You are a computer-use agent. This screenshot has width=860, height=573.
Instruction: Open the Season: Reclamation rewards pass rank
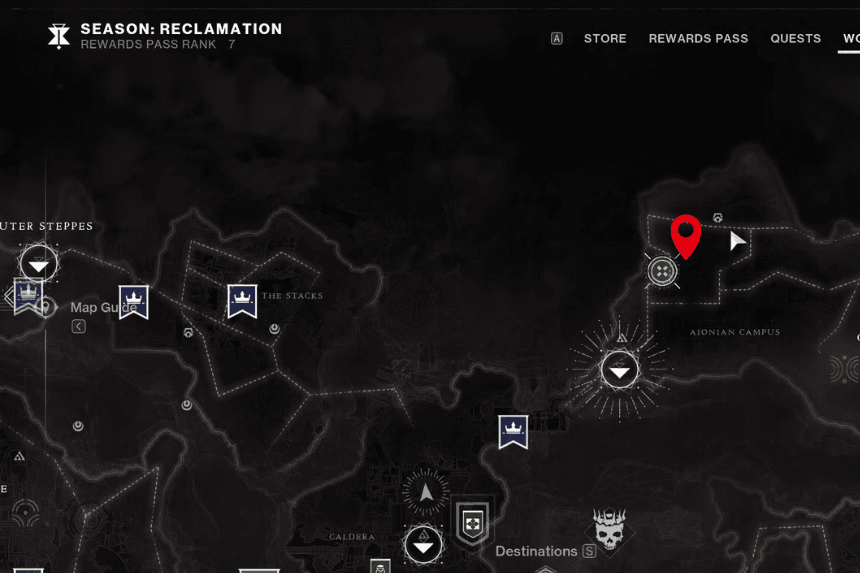tap(180, 36)
